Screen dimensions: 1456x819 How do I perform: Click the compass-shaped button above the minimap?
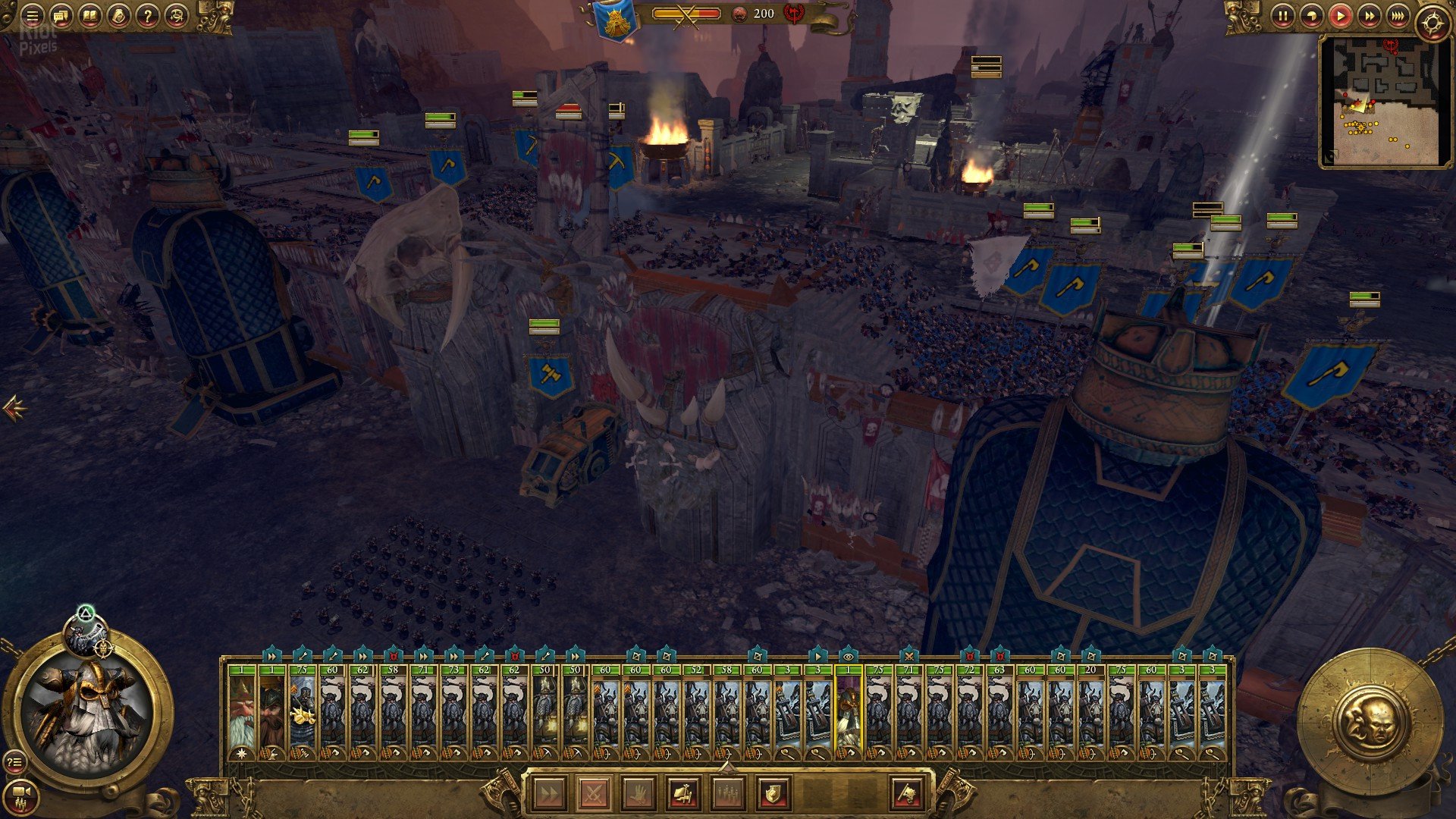point(1432,23)
